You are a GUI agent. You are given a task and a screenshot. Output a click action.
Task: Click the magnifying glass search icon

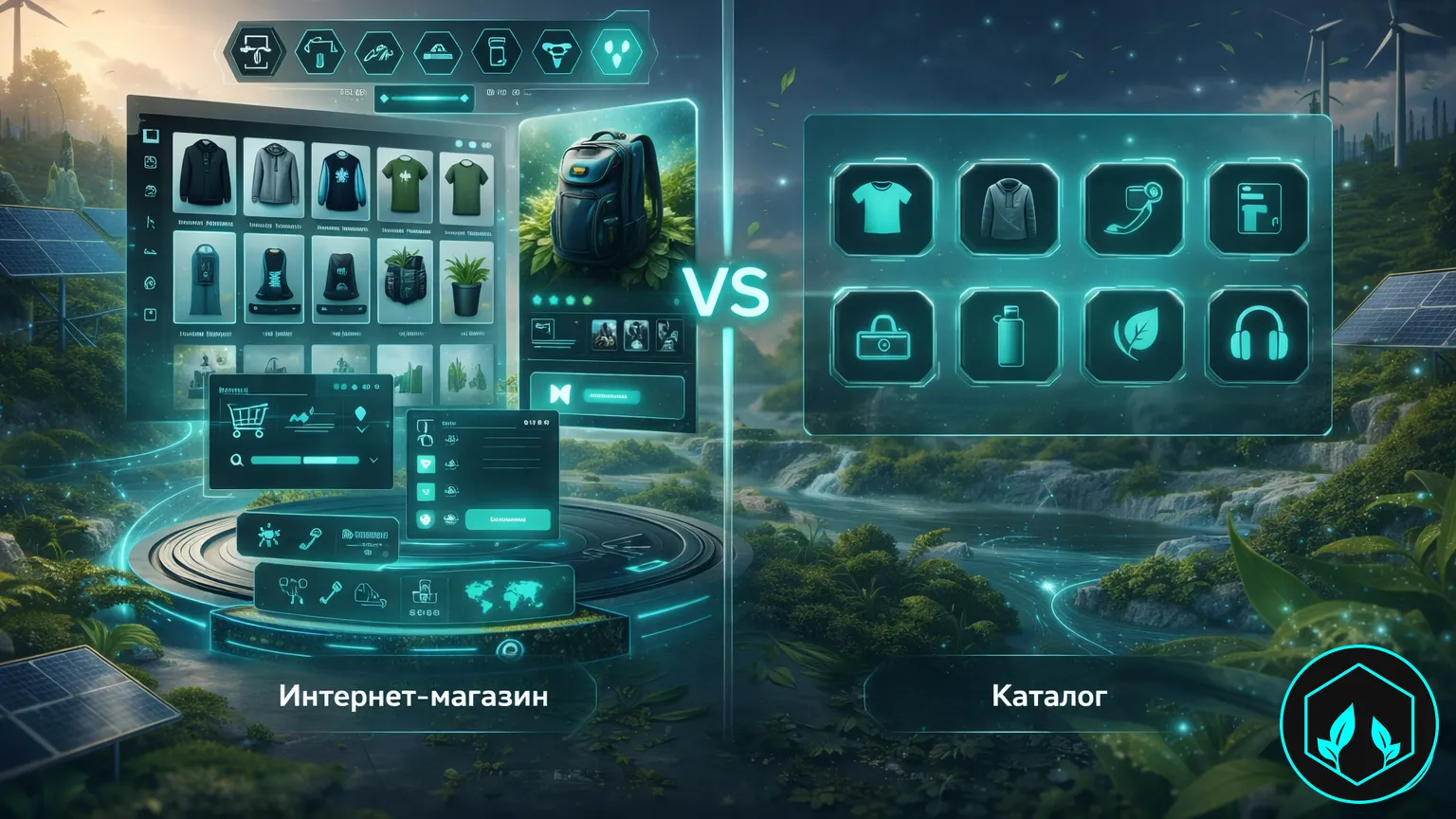pos(237,461)
